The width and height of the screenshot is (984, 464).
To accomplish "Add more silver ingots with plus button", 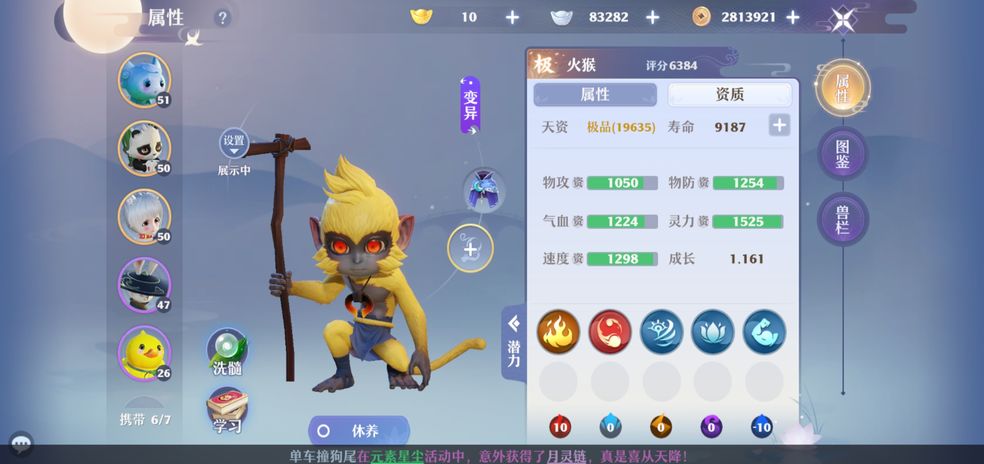I will coord(652,17).
